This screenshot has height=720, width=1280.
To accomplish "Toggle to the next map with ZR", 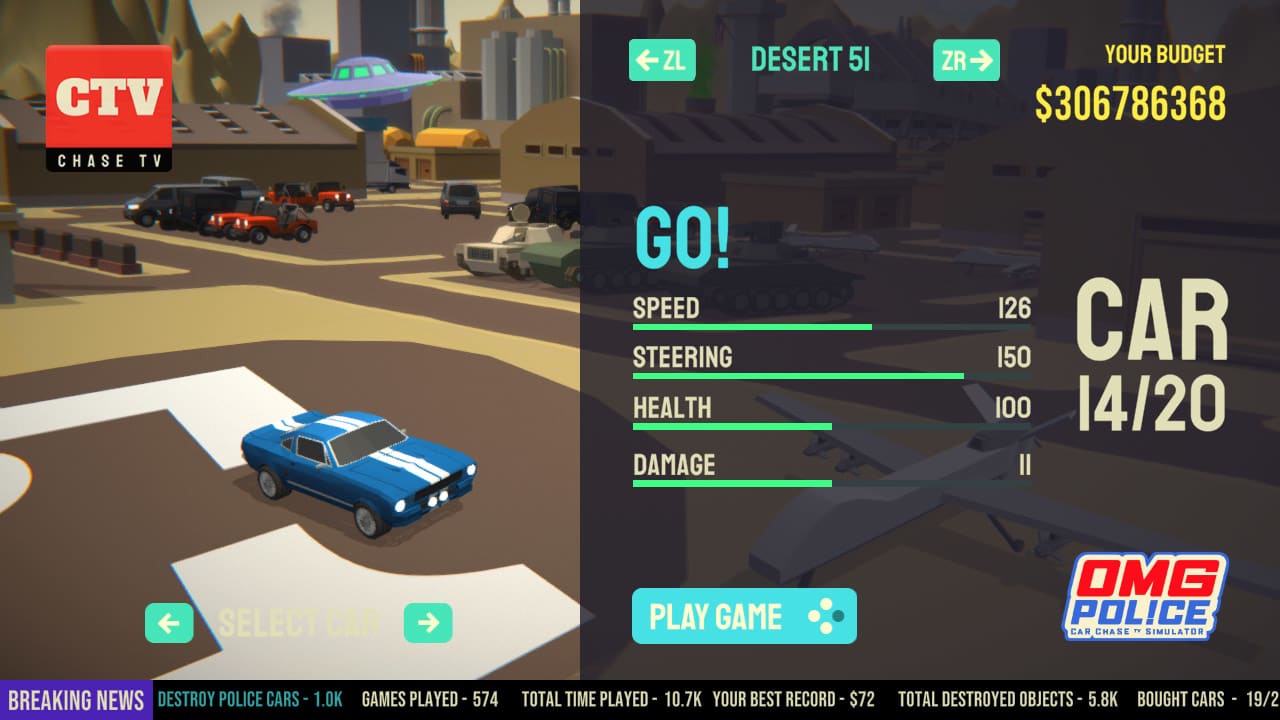I will pos(965,60).
